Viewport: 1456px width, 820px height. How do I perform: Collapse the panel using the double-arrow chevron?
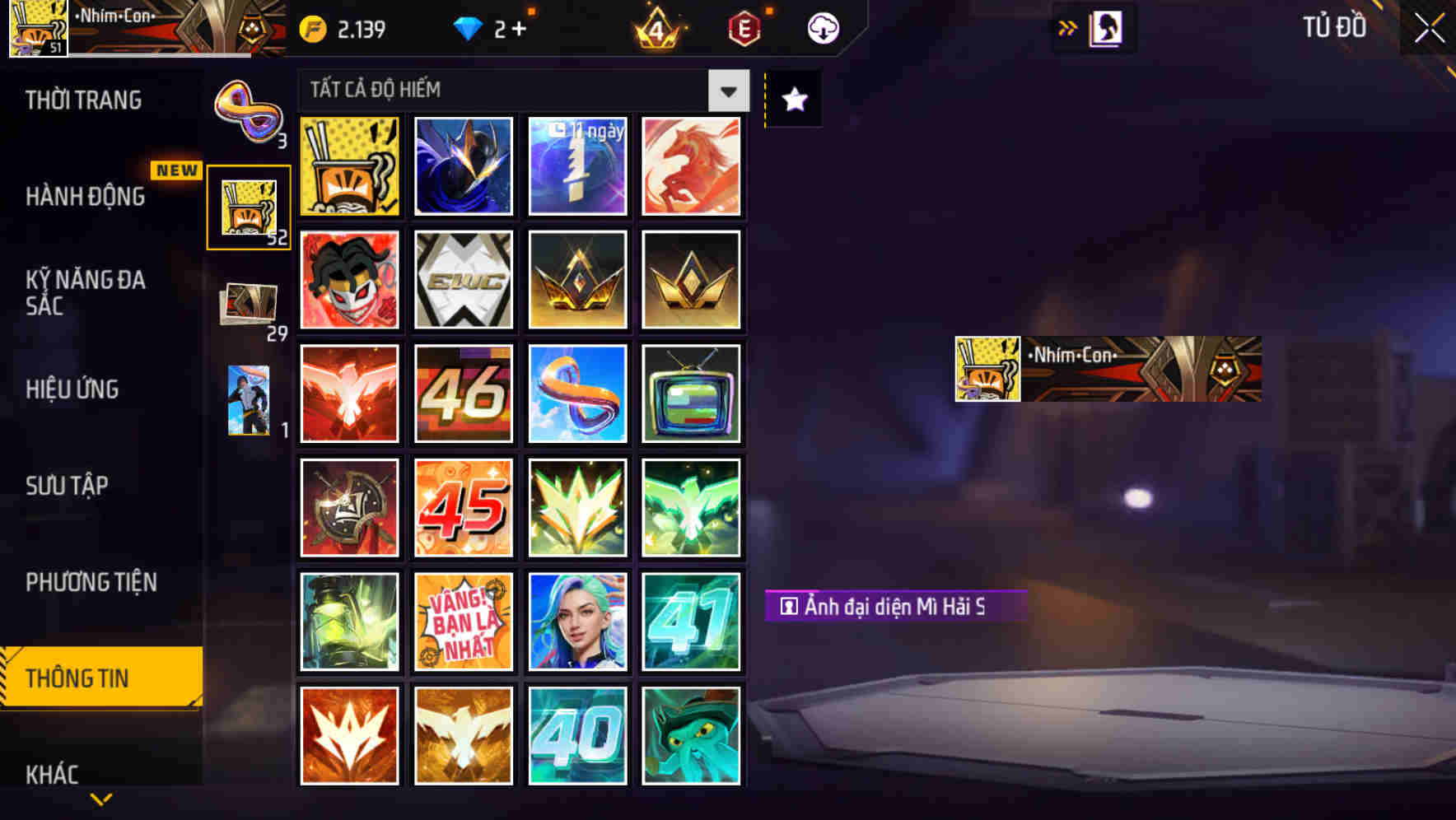click(1068, 27)
